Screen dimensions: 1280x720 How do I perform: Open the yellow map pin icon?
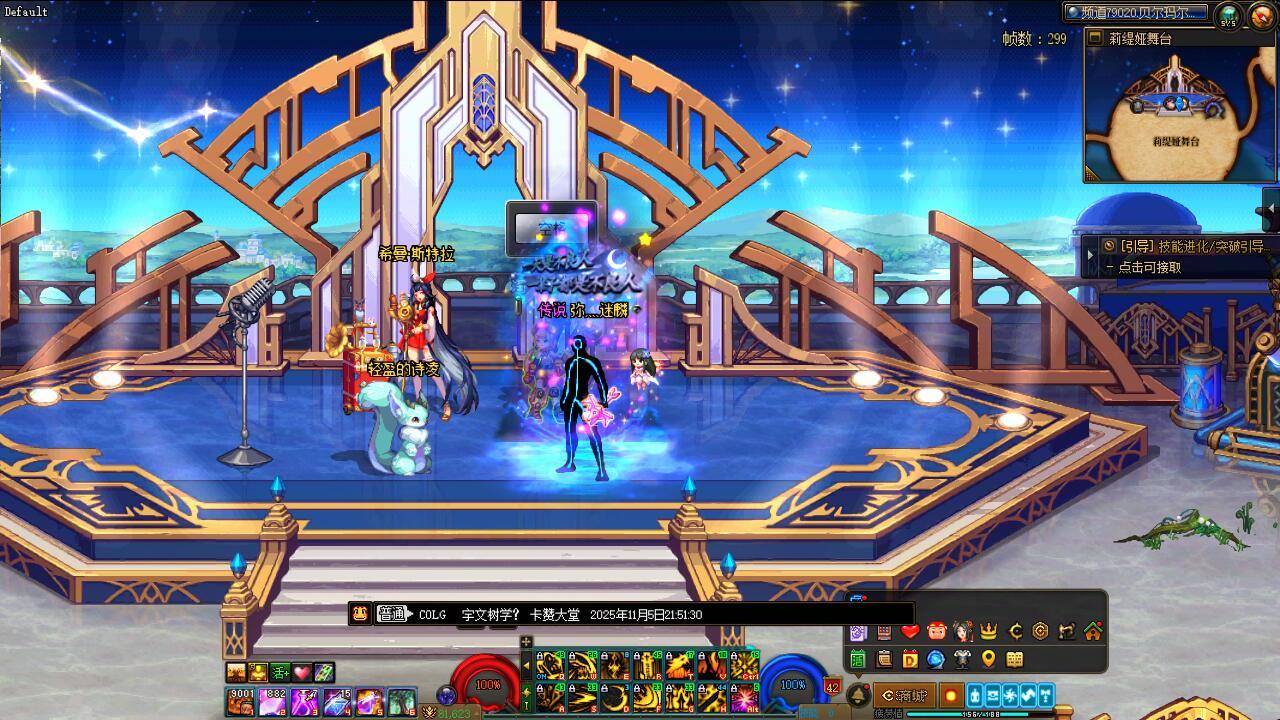pos(988,659)
